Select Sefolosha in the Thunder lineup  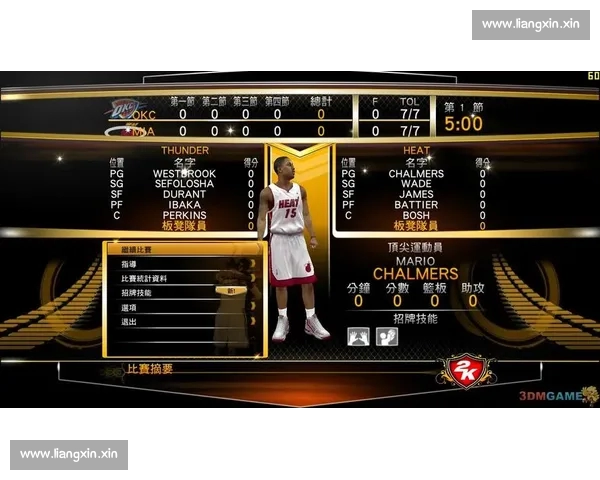184,184
